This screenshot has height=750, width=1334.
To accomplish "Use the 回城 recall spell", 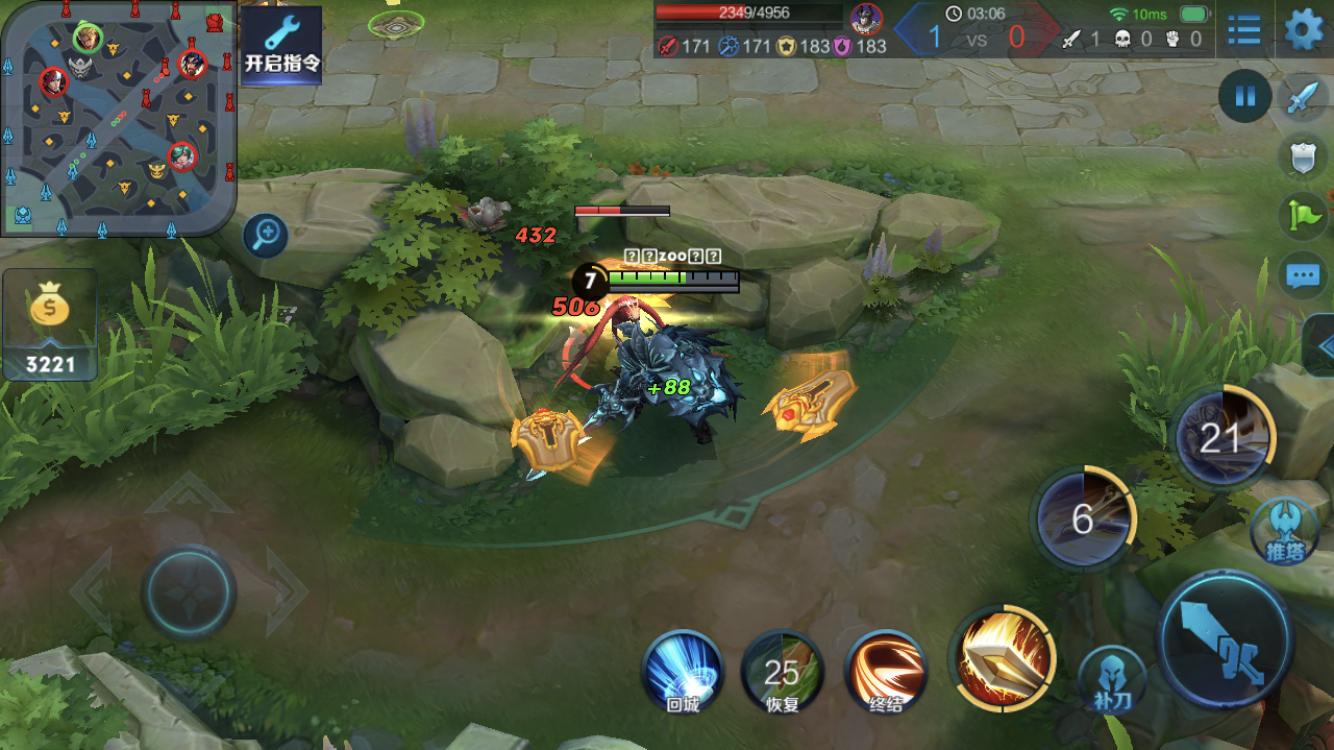I will [683, 670].
